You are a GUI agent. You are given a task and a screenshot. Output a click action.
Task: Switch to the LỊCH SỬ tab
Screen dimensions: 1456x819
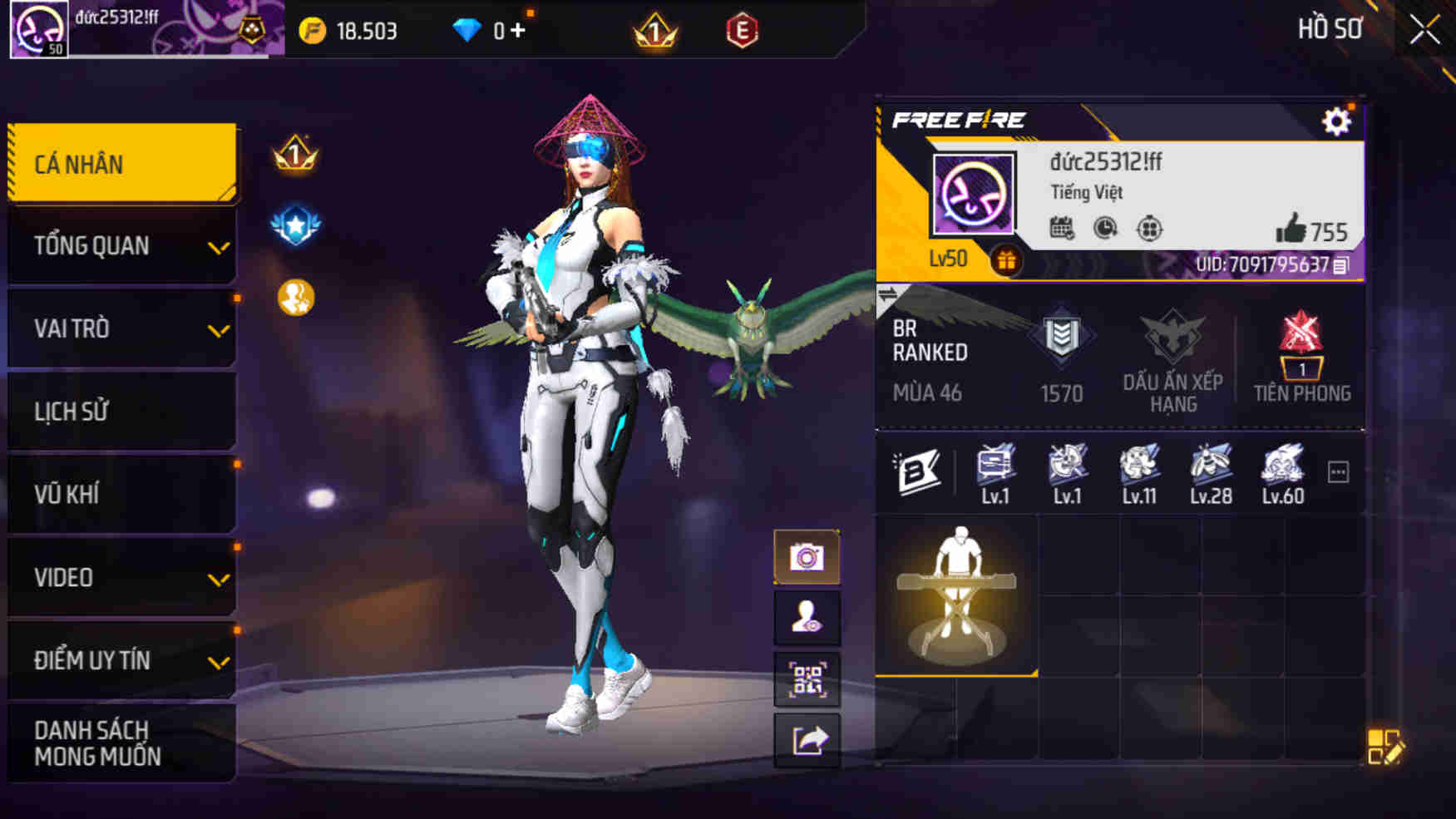[x=121, y=411]
